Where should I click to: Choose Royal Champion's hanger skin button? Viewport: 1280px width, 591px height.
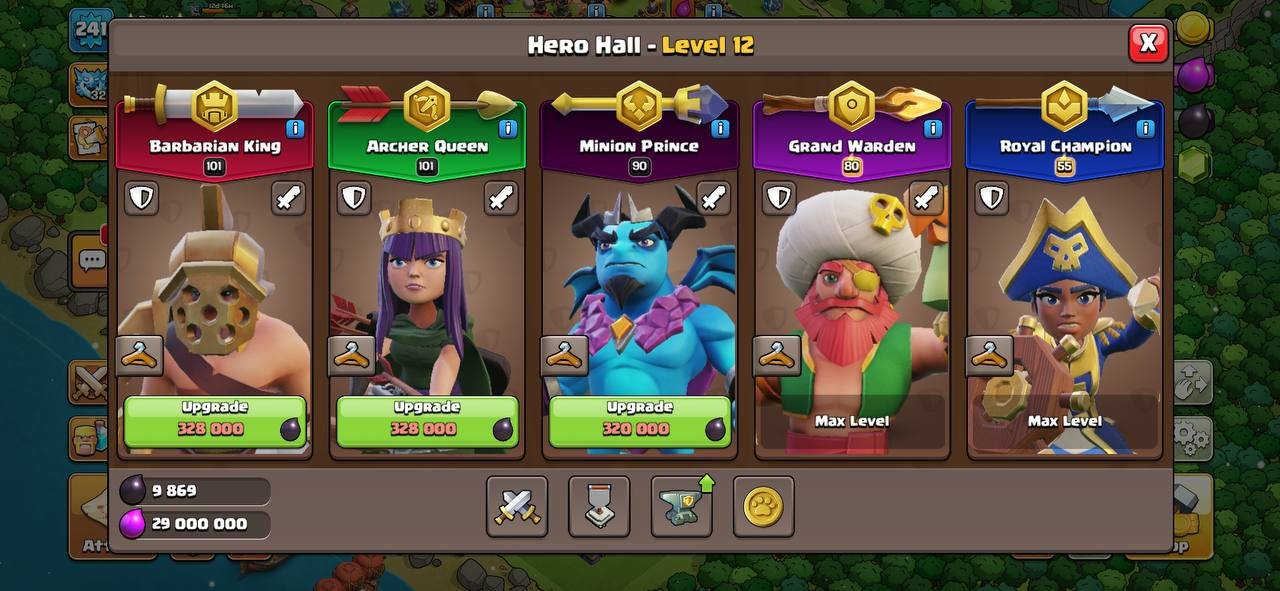989,355
